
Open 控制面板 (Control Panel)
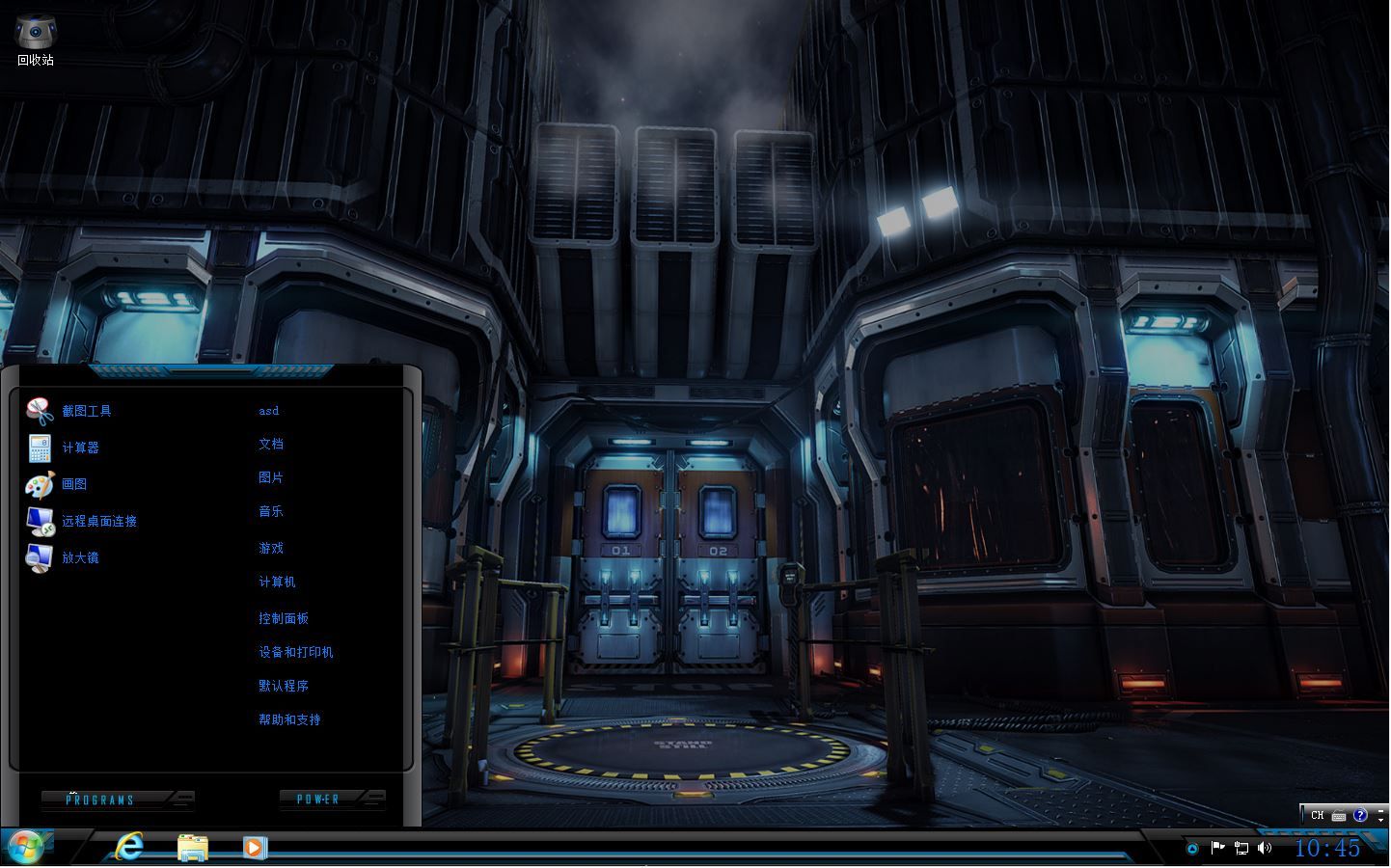click(x=284, y=618)
